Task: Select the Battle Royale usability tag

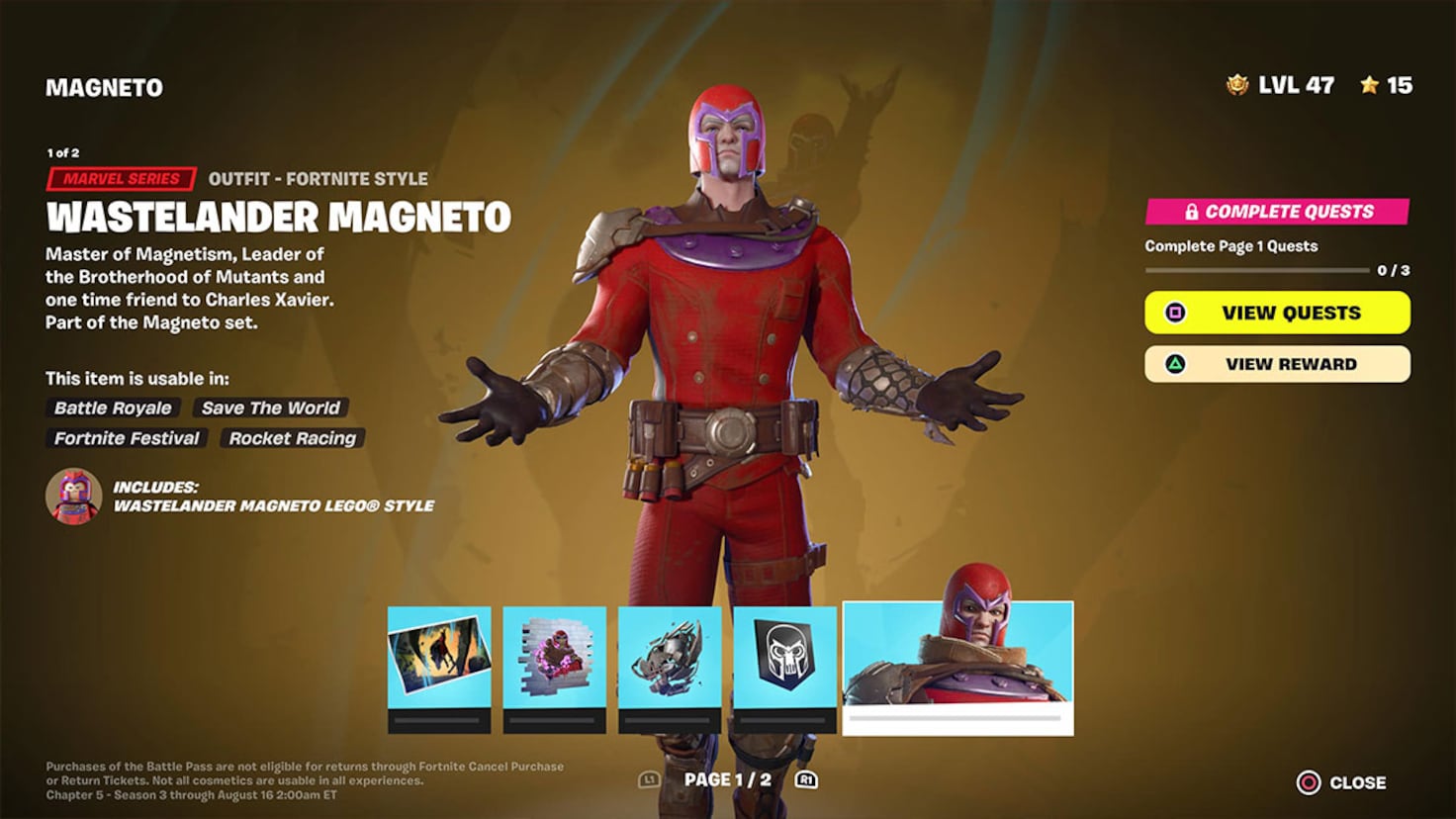Action: (112, 408)
